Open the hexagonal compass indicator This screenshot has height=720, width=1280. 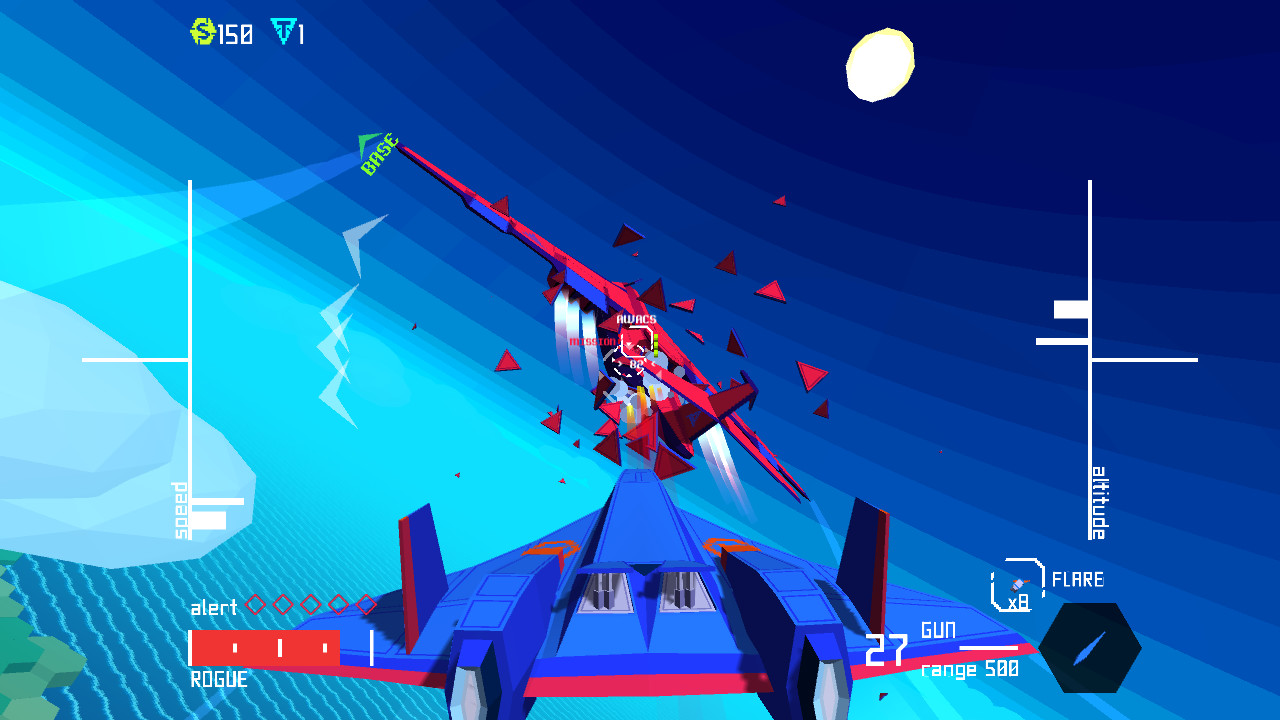(1090, 646)
